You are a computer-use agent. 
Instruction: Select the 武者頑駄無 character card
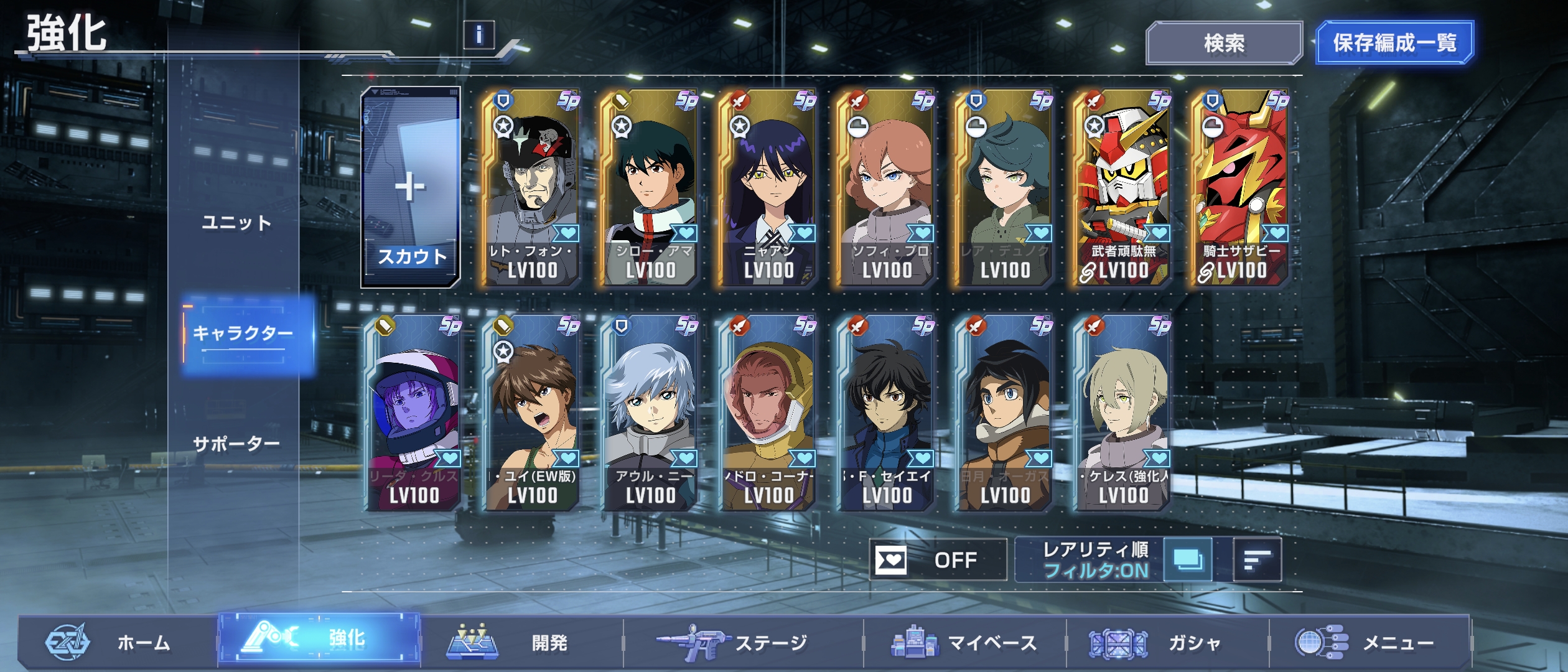click(x=1123, y=187)
